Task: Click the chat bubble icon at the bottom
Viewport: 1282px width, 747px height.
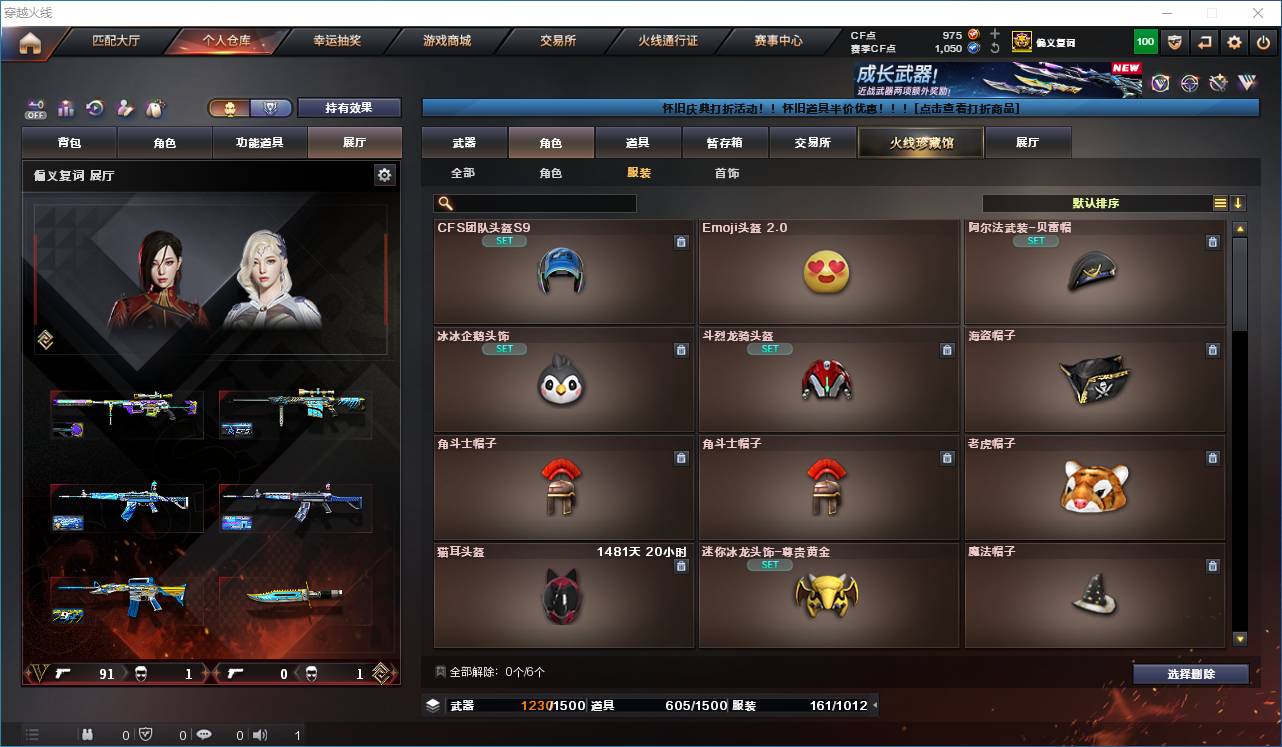Action: (203, 734)
